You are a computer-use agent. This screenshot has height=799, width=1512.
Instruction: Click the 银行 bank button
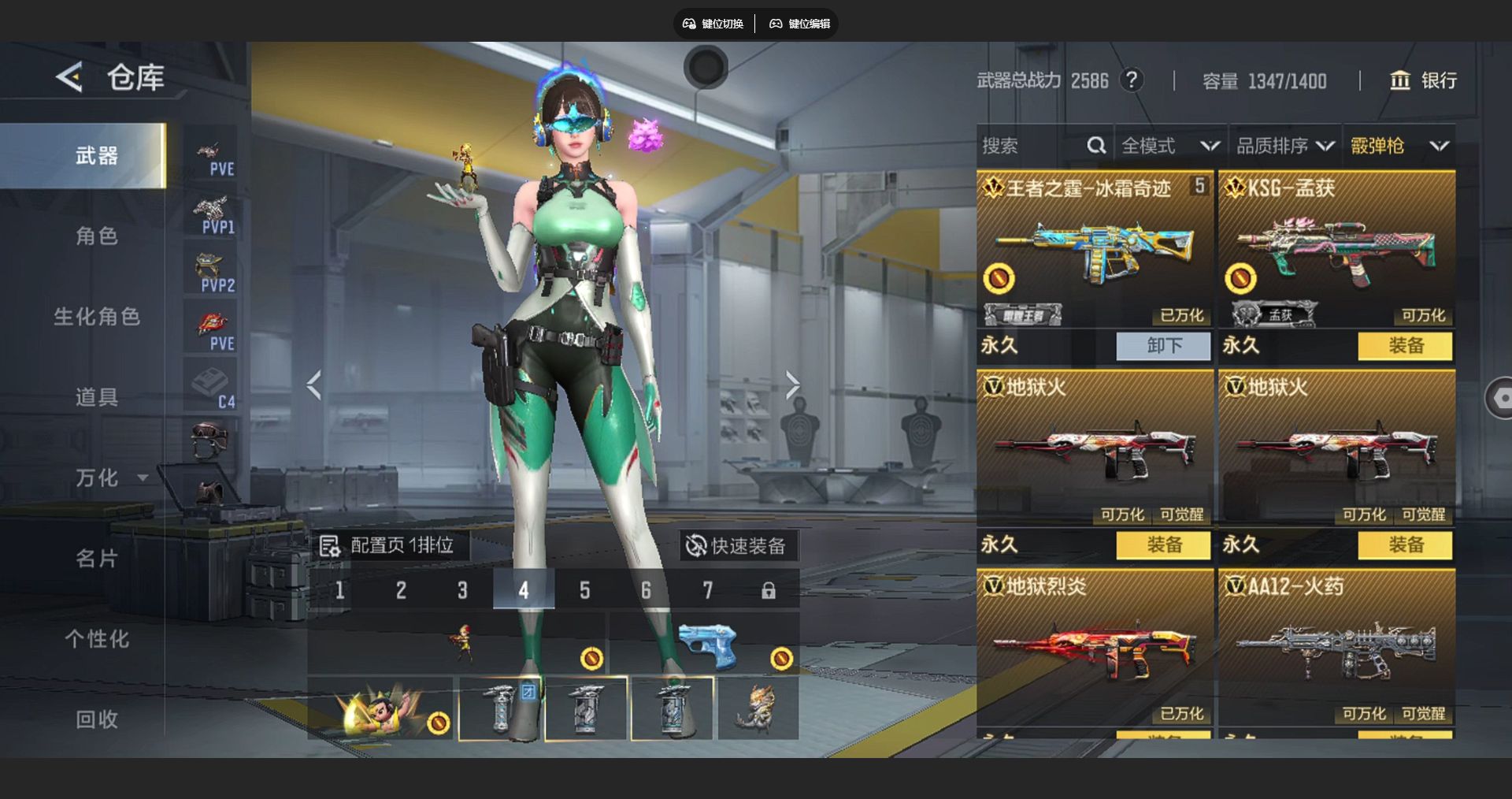pos(1424,80)
